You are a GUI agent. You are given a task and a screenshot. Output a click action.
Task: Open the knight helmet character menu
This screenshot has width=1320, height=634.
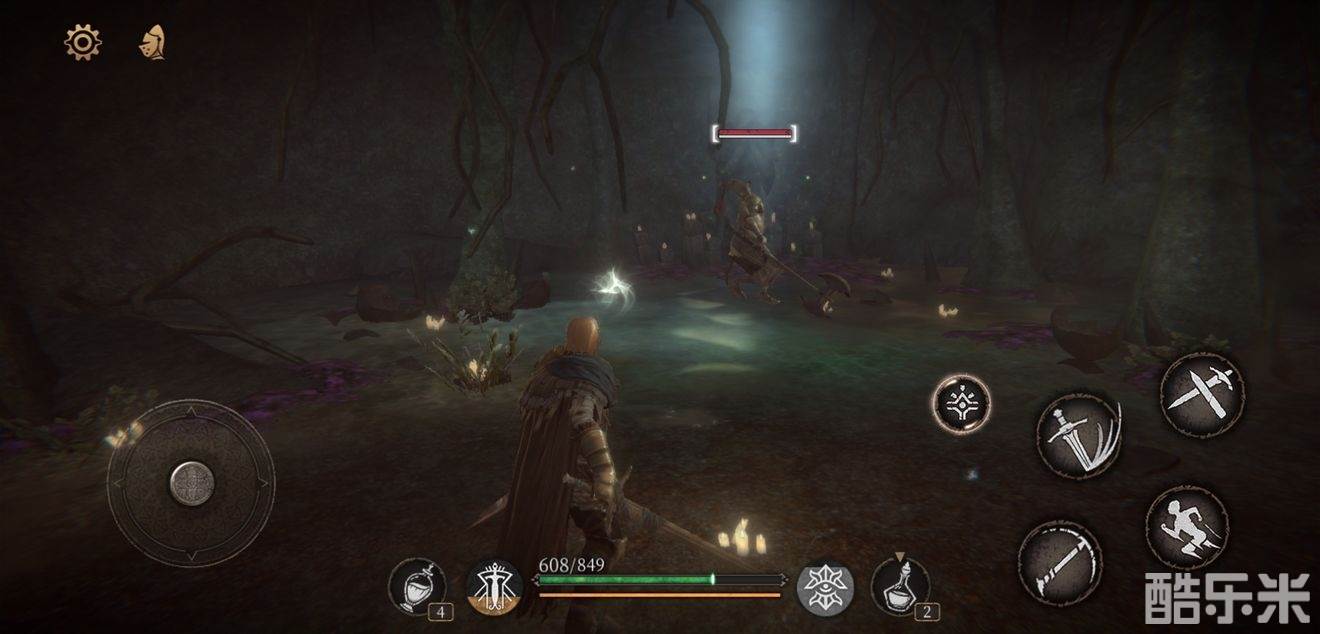(152, 42)
